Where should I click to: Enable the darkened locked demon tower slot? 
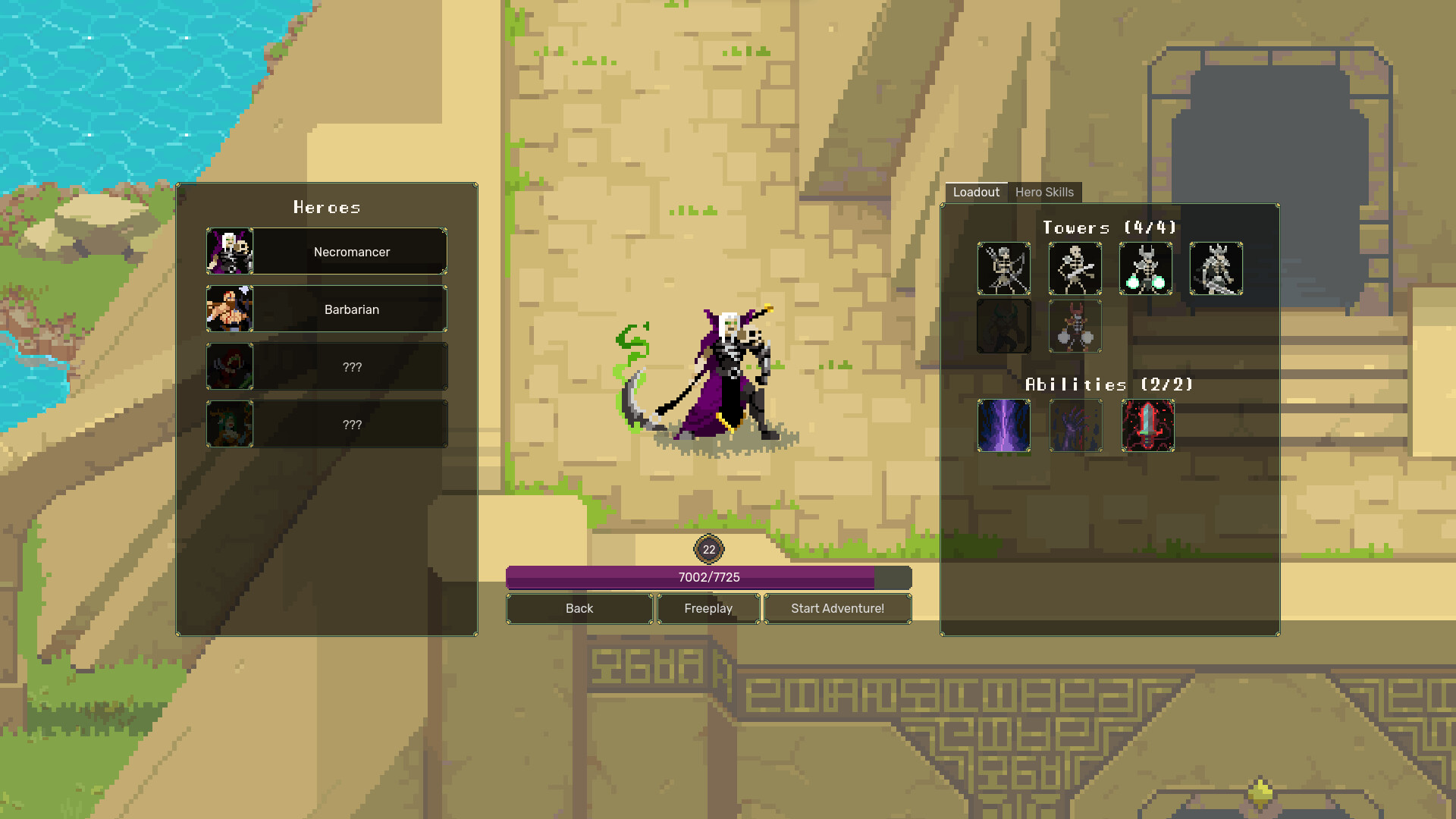click(x=1003, y=327)
